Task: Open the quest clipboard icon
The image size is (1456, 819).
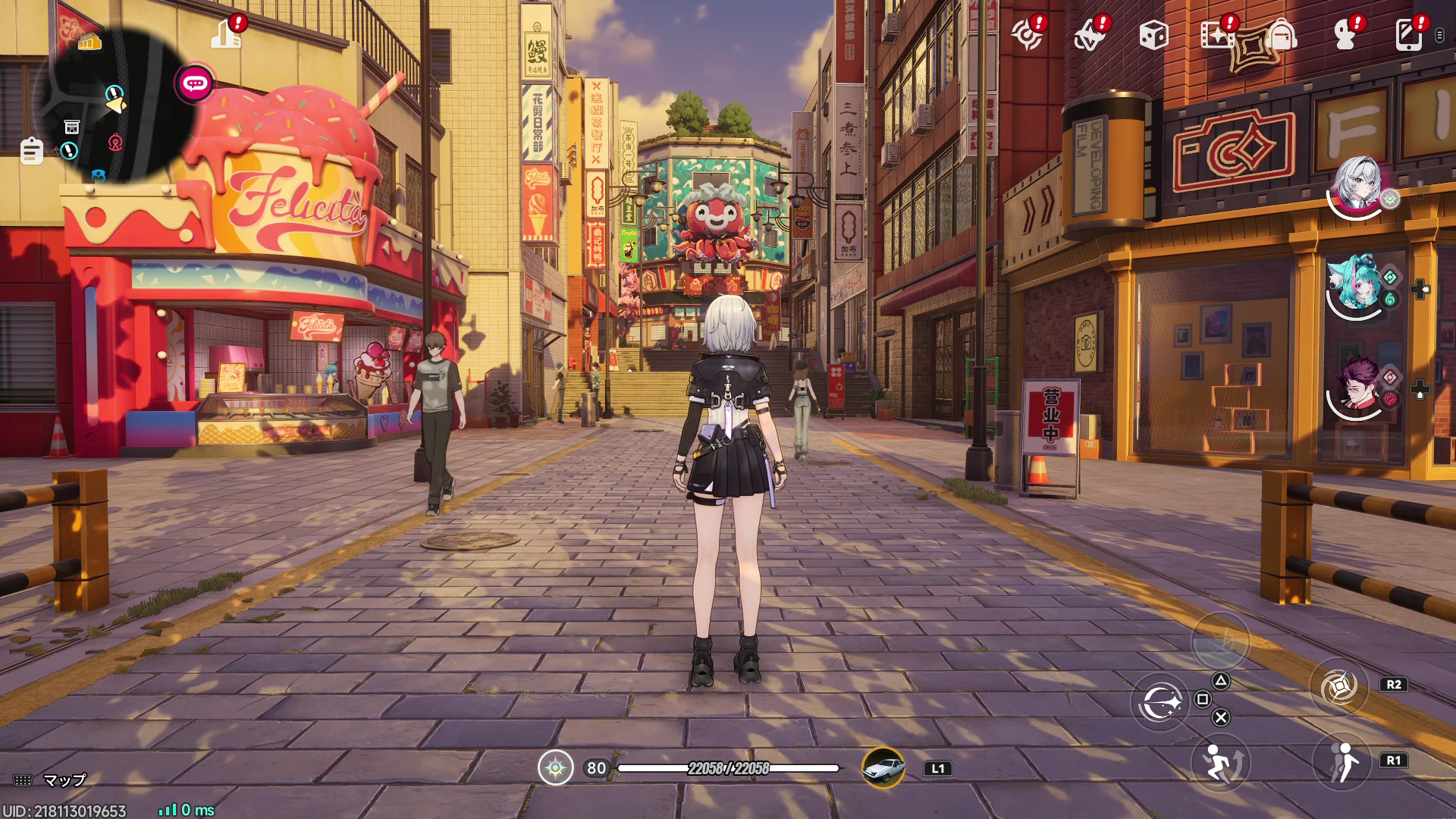Action: click(x=31, y=150)
